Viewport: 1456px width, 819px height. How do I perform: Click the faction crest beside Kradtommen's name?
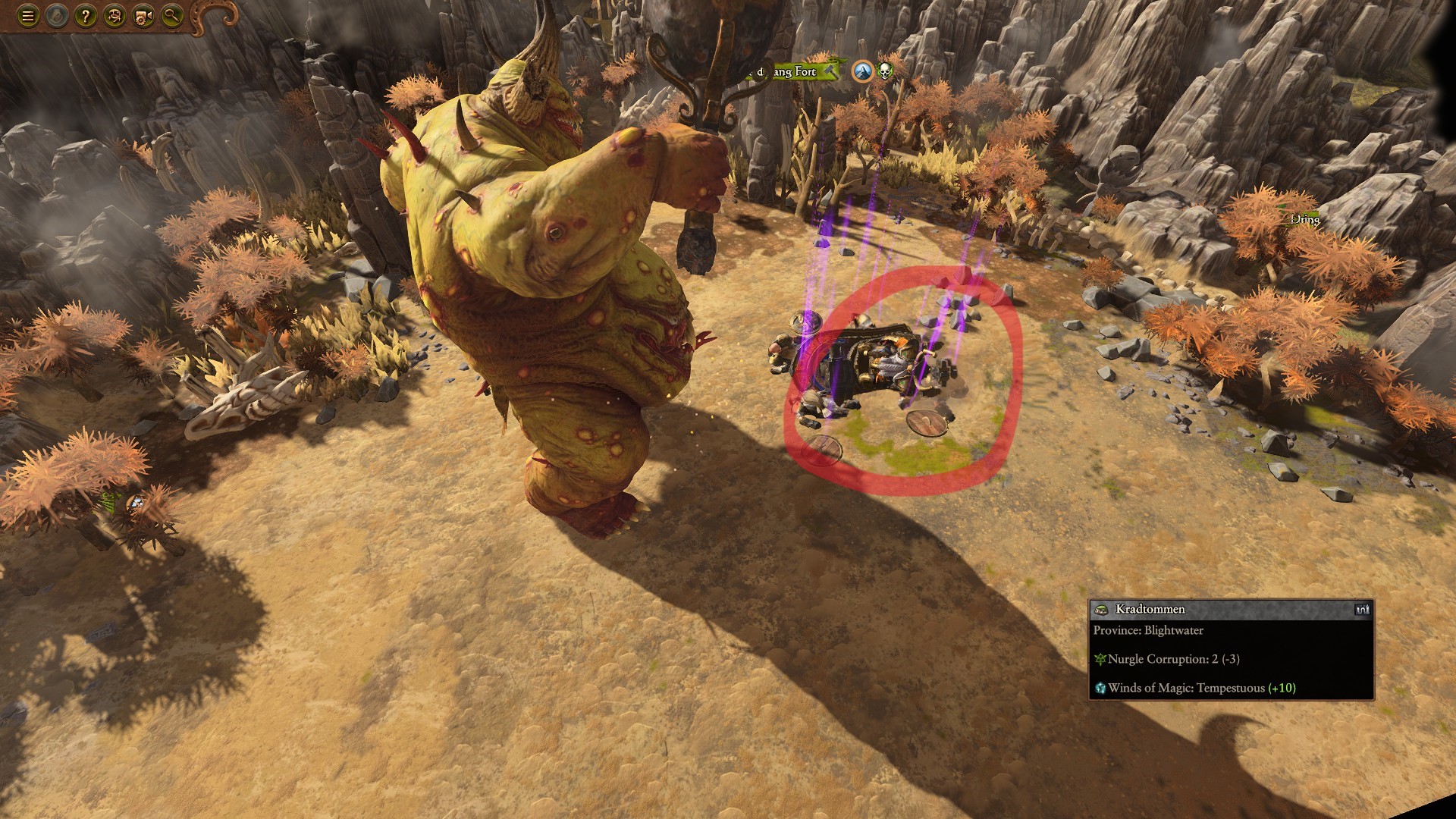(x=1100, y=609)
